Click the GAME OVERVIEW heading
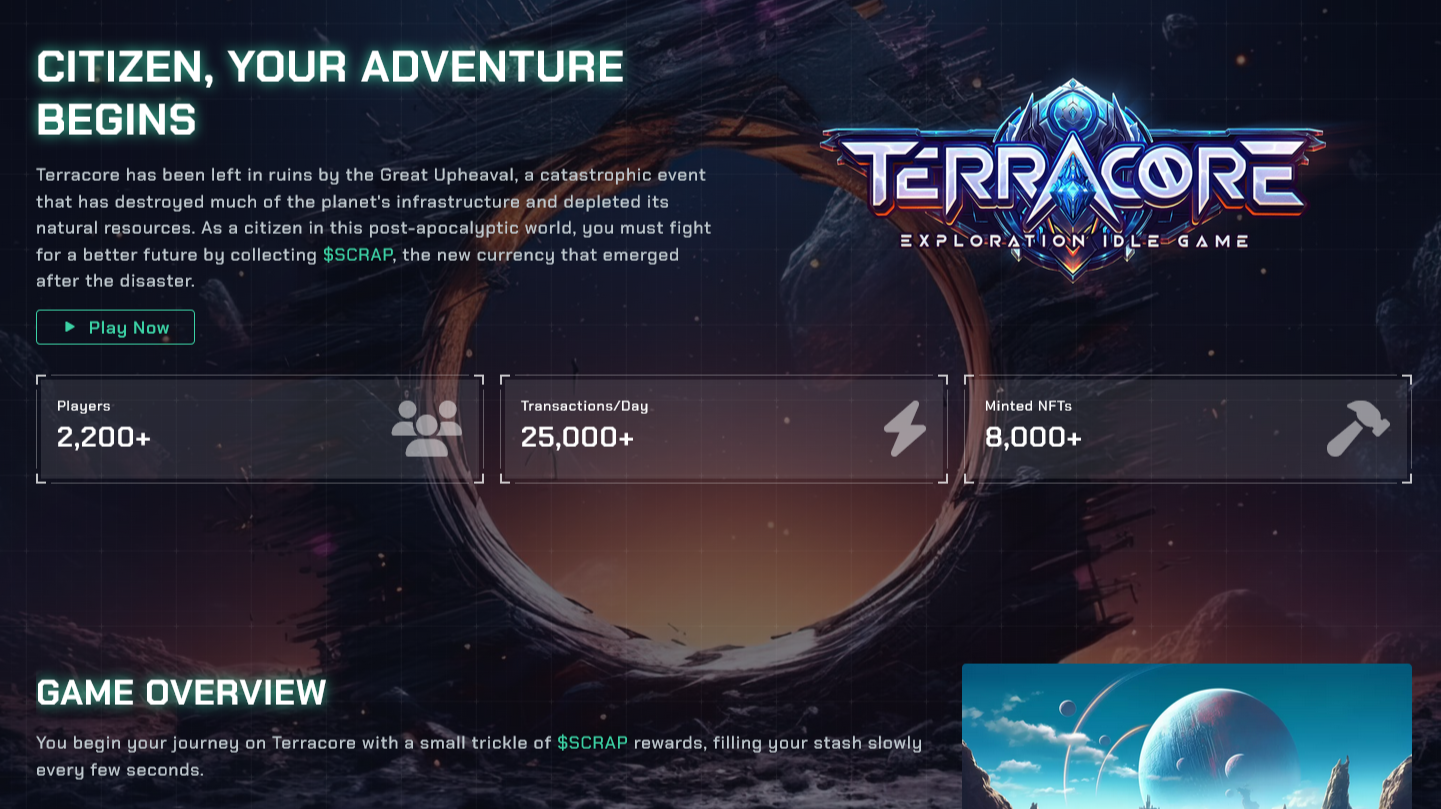The height and width of the screenshot is (809, 1441). [180, 691]
